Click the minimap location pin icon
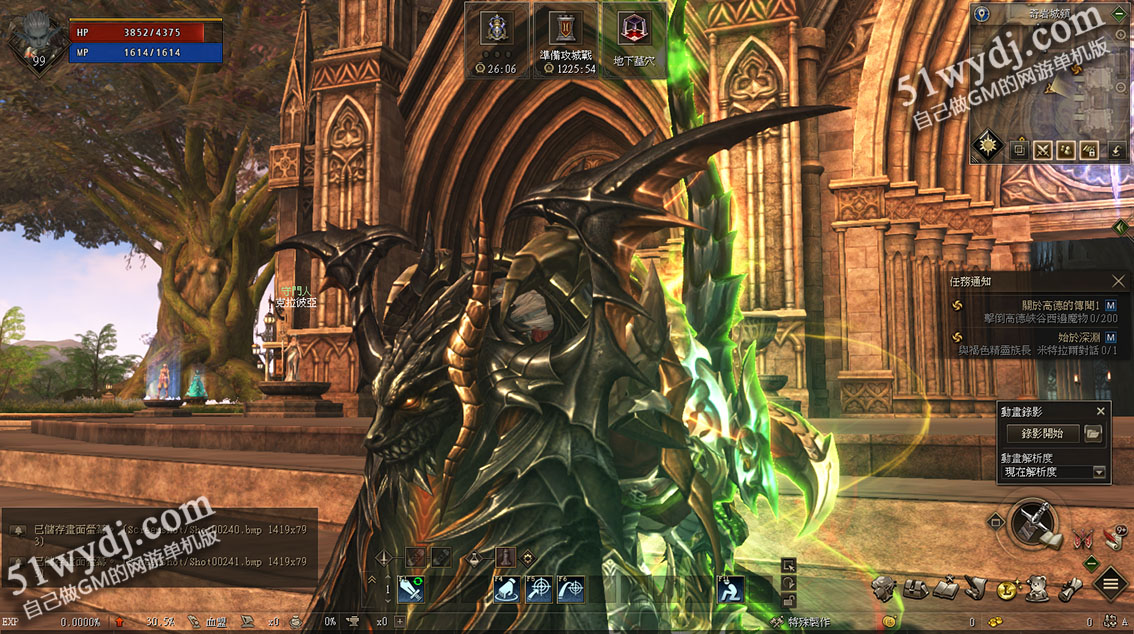The height and width of the screenshot is (634, 1134). click(982, 14)
